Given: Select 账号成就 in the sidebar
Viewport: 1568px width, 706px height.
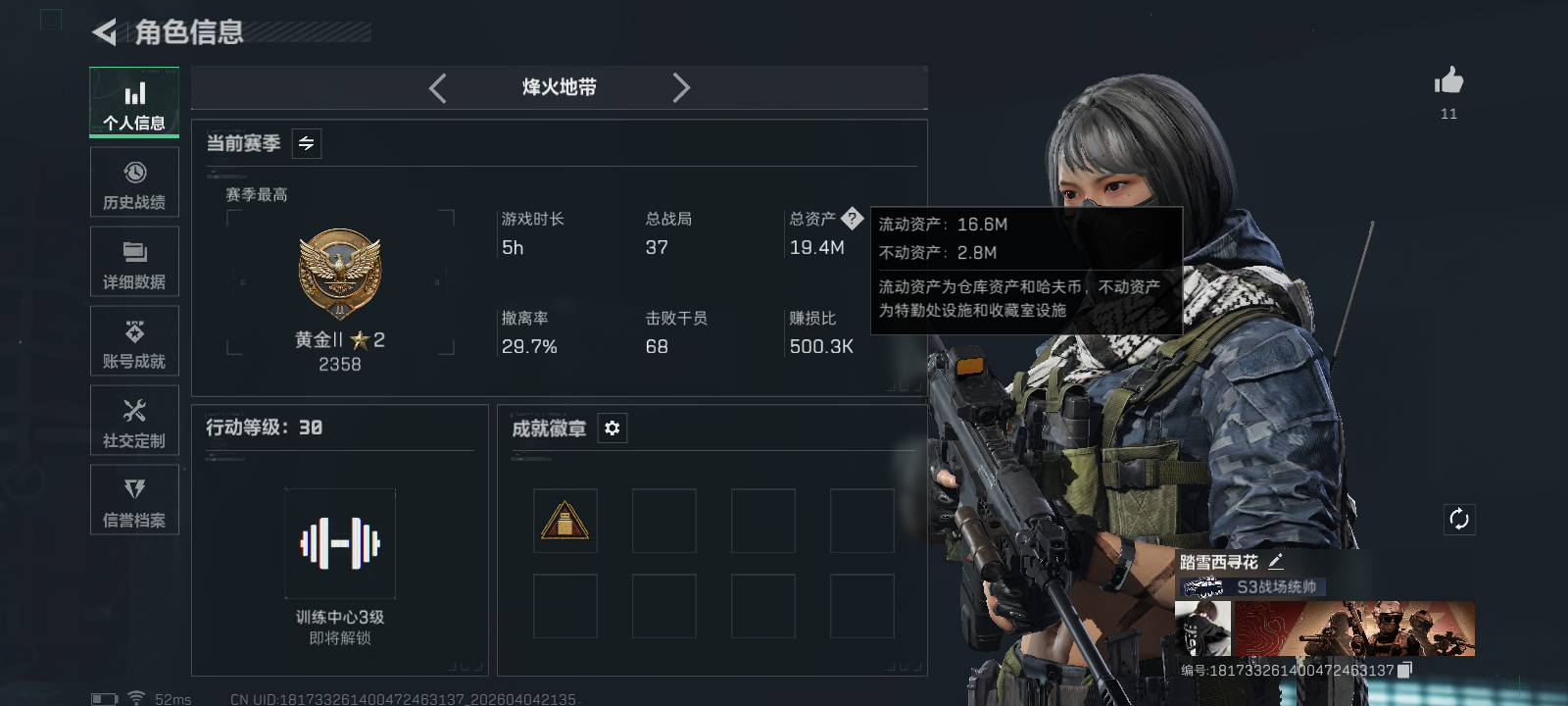Looking at the screenshot, I should click(134, 341).
